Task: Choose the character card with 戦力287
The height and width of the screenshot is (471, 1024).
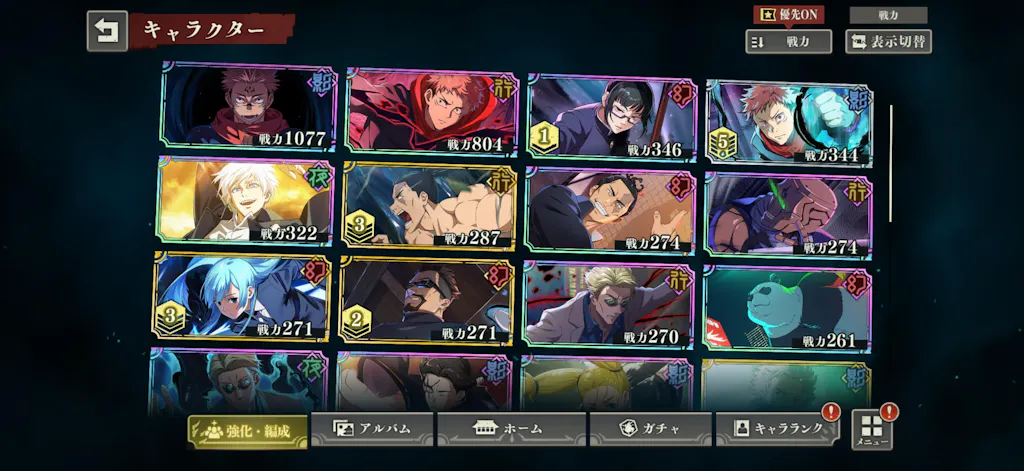Action: click(430, 207)
